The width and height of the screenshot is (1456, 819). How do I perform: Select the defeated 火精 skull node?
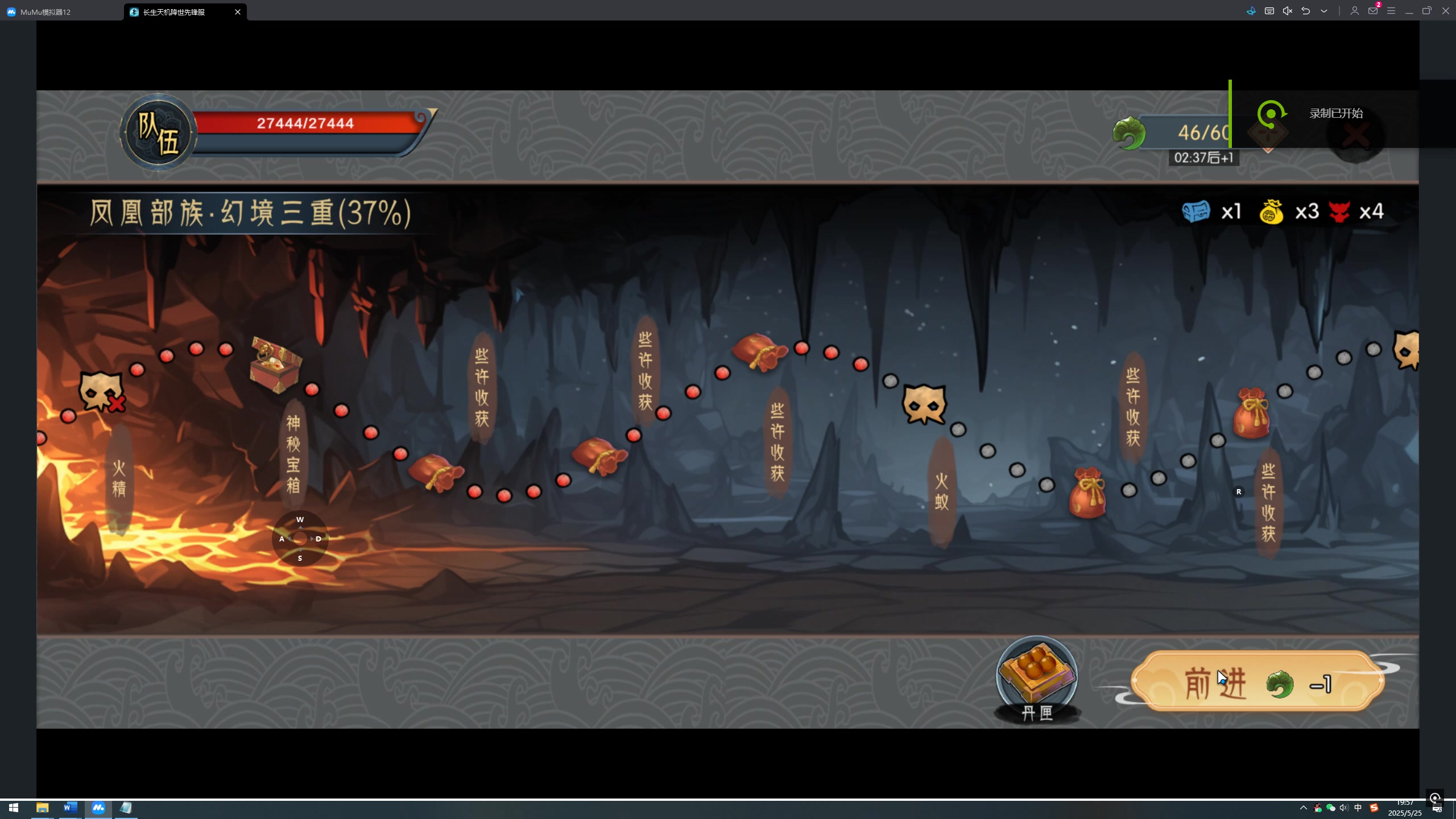pyautogui.click(x=101, y=392)
